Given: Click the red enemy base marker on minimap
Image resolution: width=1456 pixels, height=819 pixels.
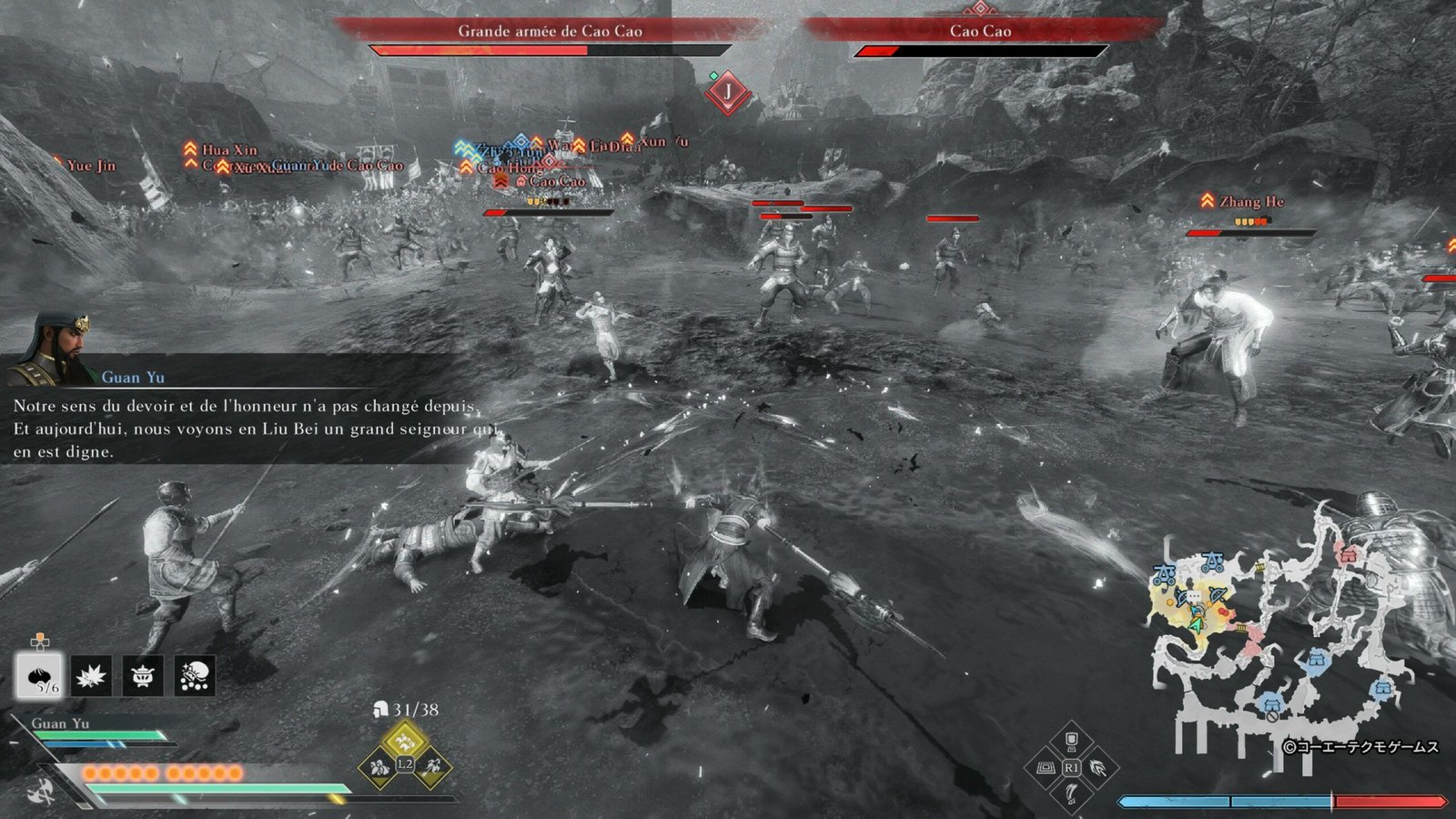Looking at the screenshot, I should pyautogui.click(x=1348, y=552).
